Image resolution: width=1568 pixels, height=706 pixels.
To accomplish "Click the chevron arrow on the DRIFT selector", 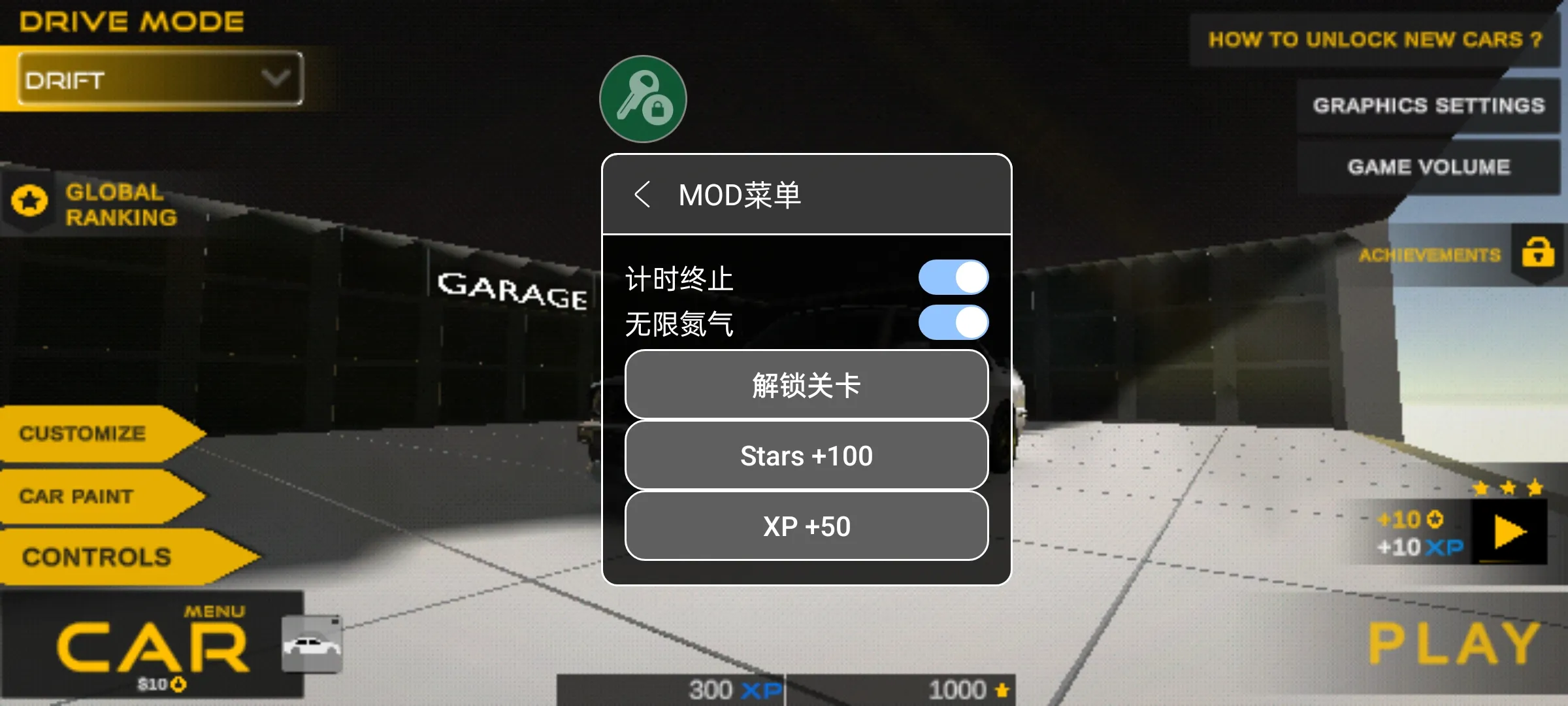I will [x=277, y=80].
